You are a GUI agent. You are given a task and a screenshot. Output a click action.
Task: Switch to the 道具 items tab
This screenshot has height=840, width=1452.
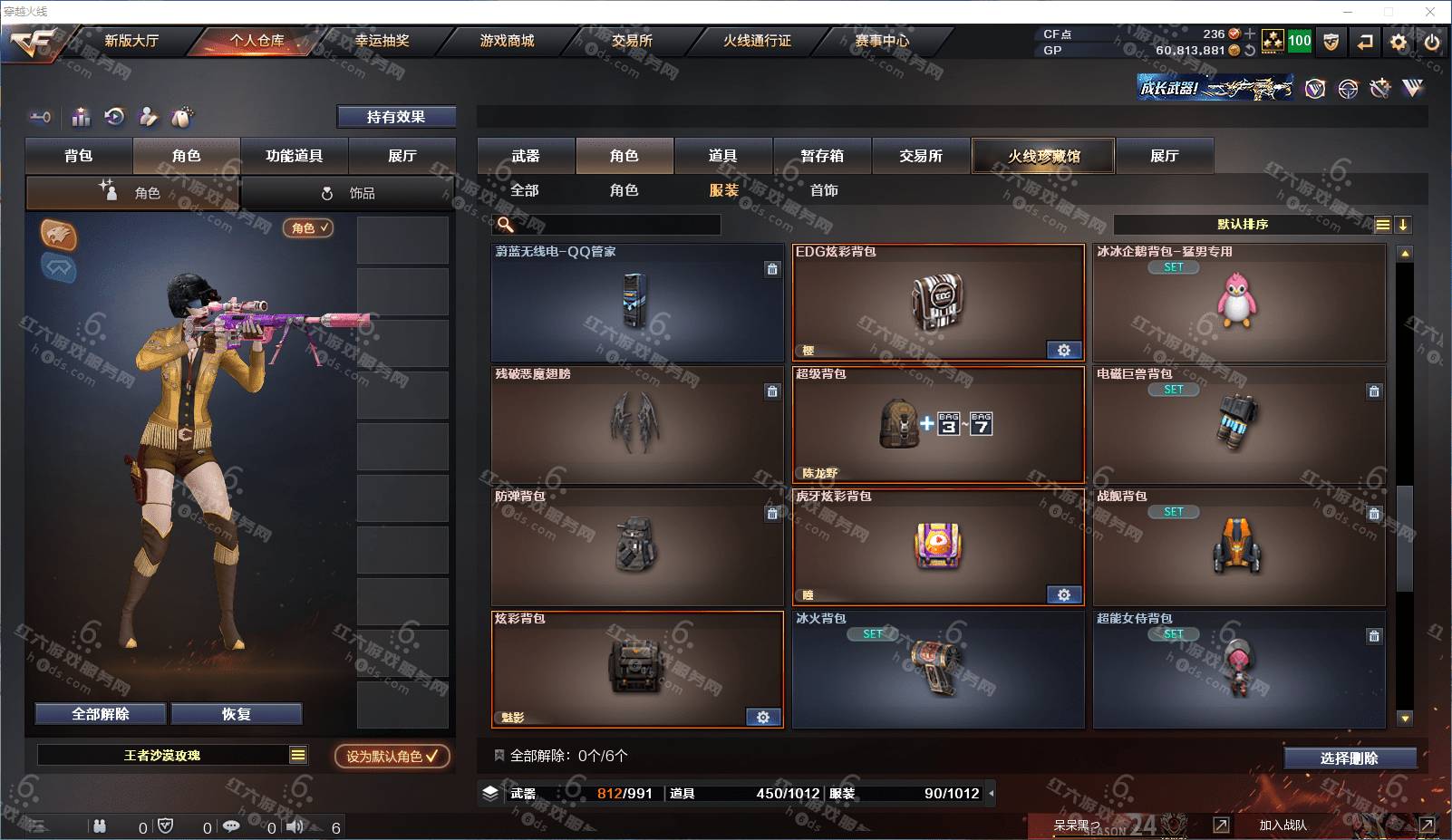click(722, 156)
